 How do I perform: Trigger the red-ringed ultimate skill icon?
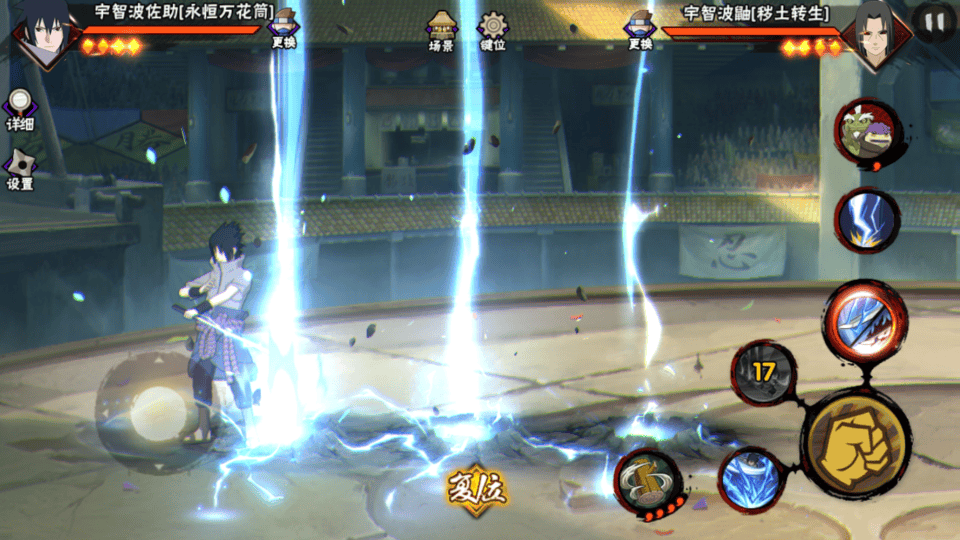pos(863,320)
